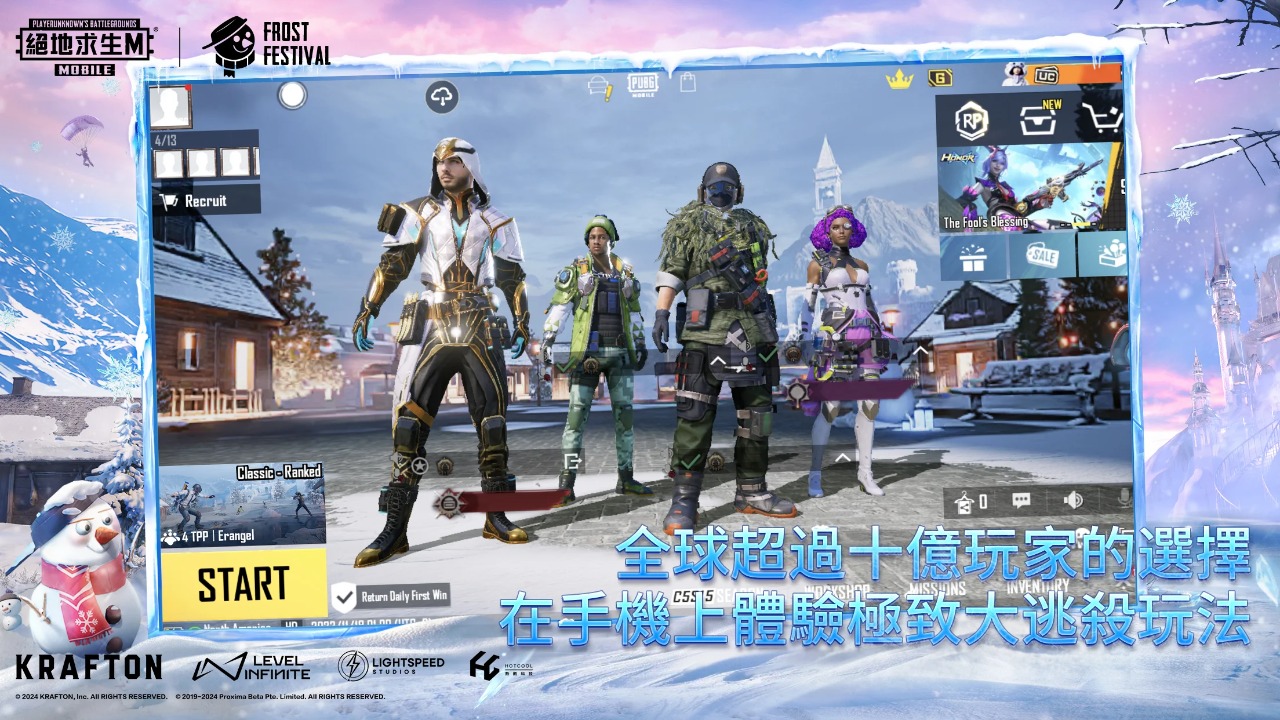Viewport: 1280px width, 720px height.
Task: Toggle the microphone icon
Action: click(1123, 498)
